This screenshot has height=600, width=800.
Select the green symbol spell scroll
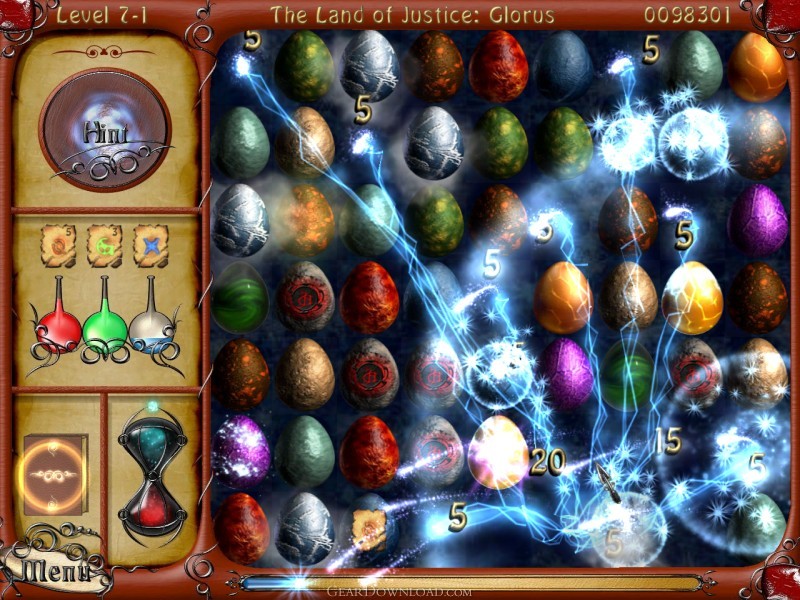pos(104,245)
